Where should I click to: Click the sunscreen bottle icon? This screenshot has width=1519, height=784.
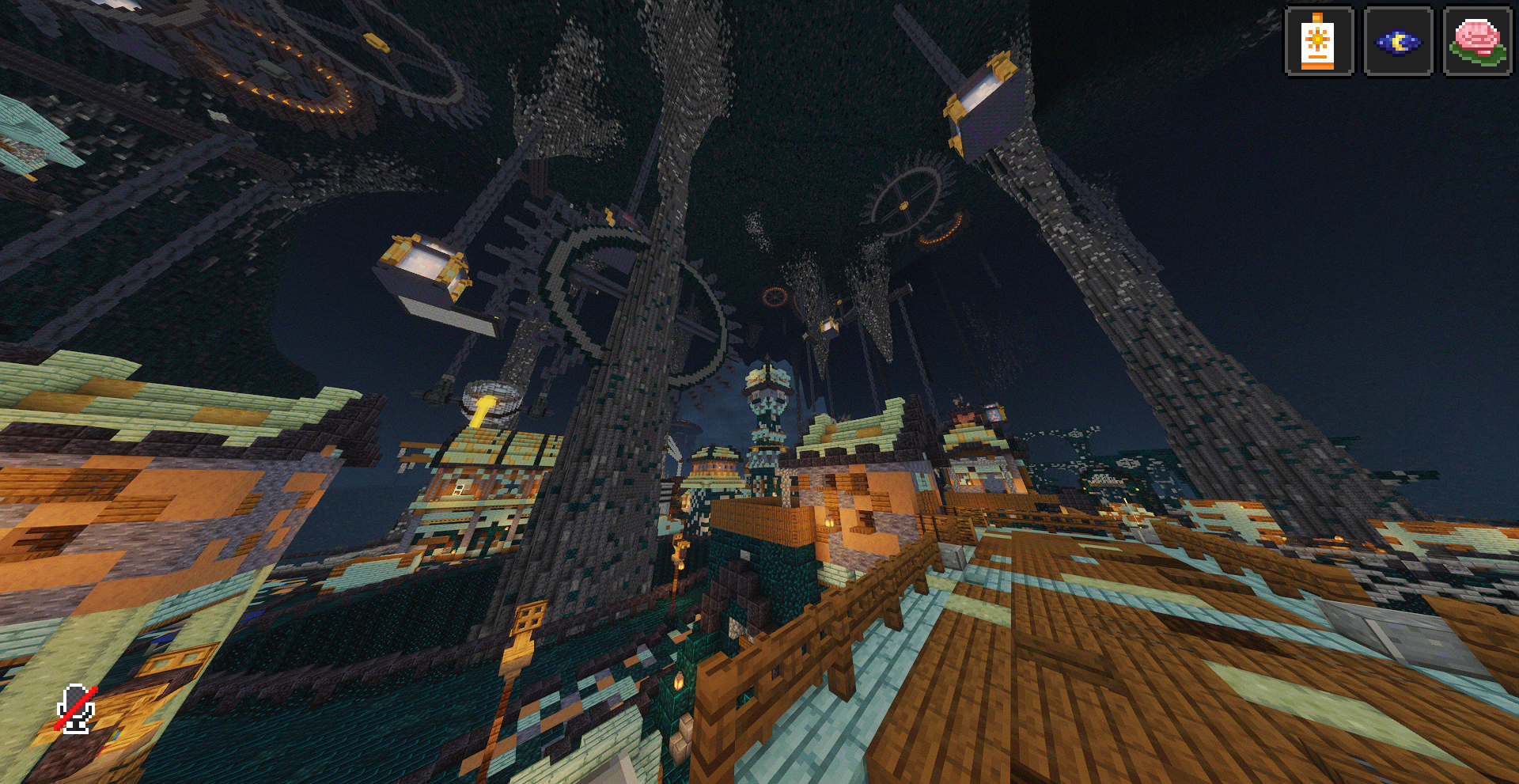click(1318, 41)
